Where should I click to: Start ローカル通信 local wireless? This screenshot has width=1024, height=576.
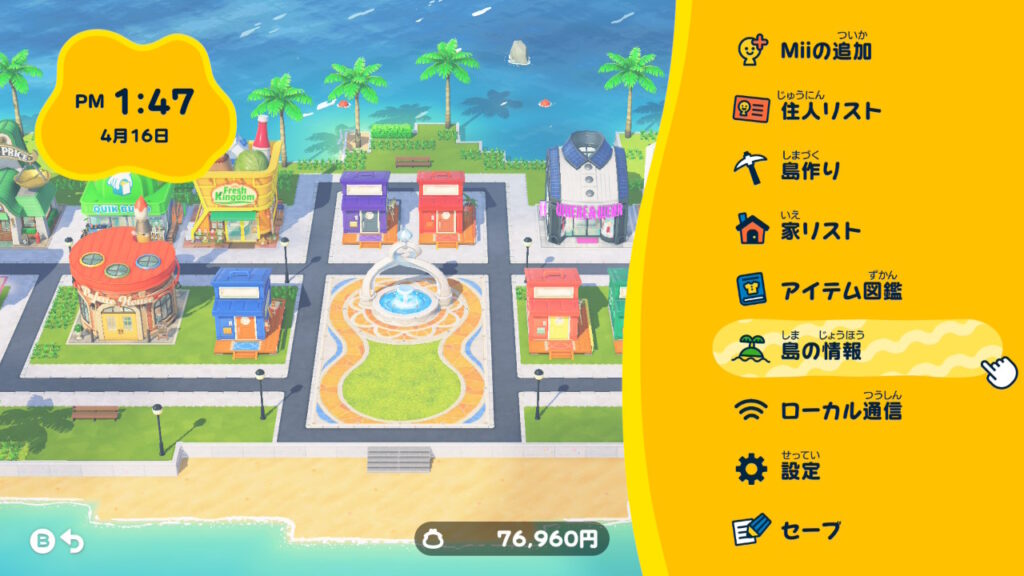(x=840, y=410)
